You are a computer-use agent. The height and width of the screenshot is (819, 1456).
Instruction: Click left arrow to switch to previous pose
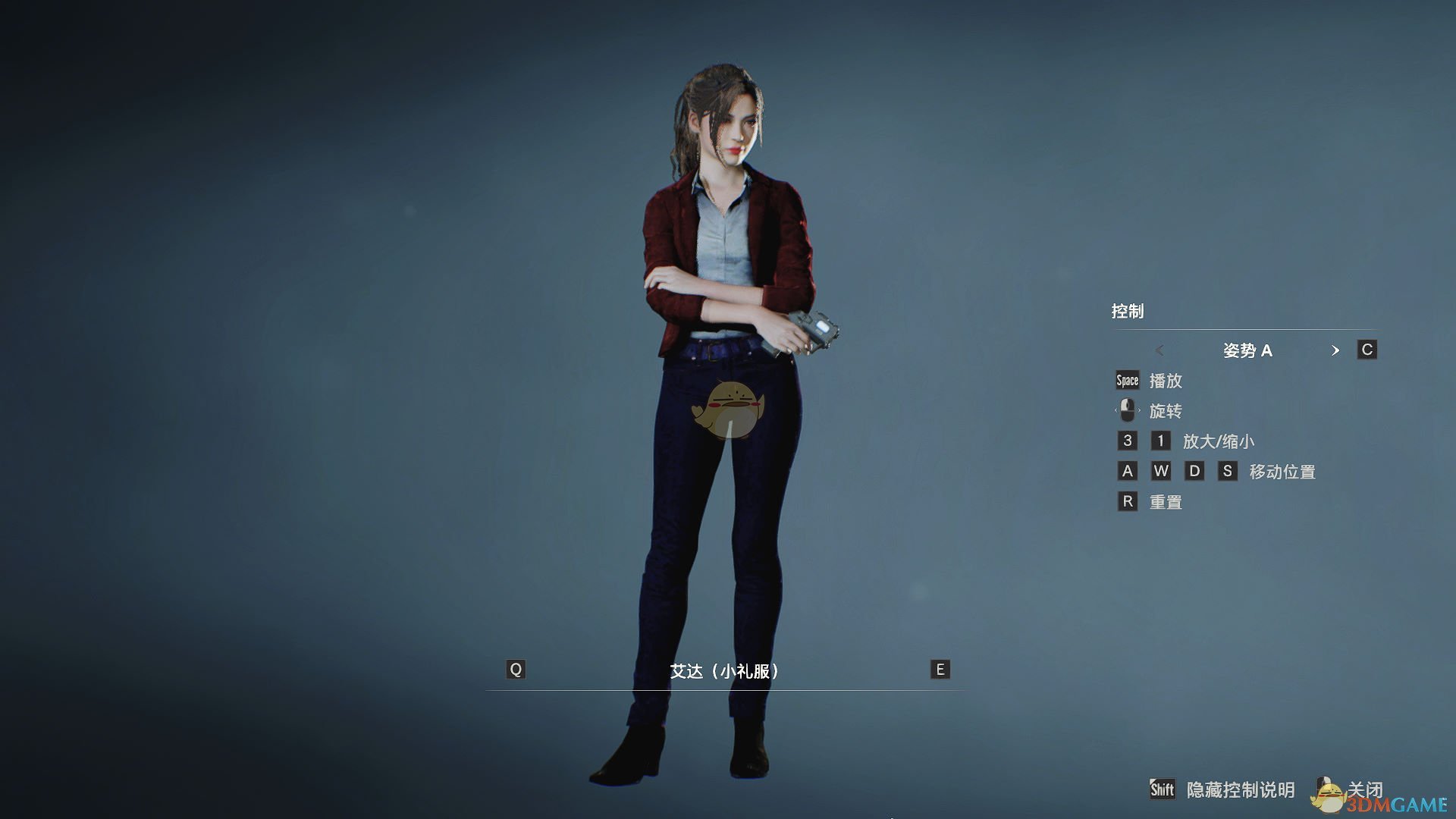(x=1158, y=350)
